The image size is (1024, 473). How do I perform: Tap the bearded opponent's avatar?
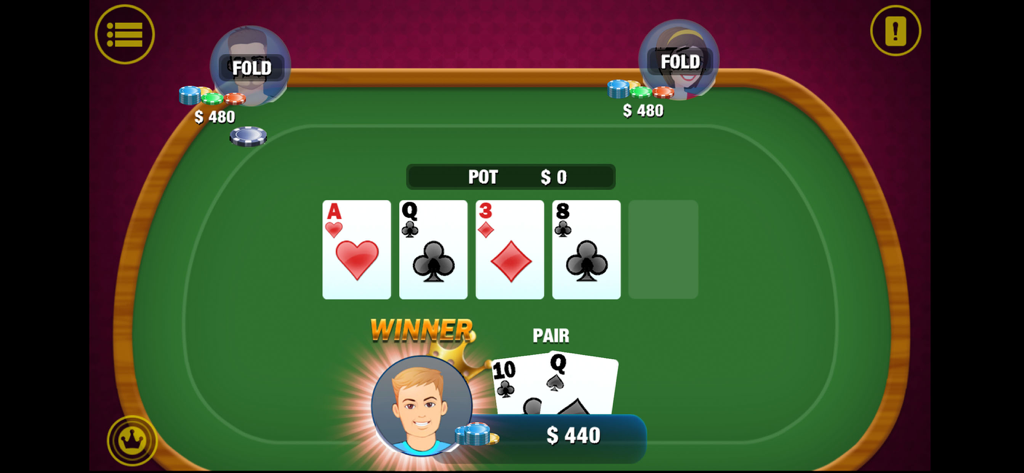point(250,66)
